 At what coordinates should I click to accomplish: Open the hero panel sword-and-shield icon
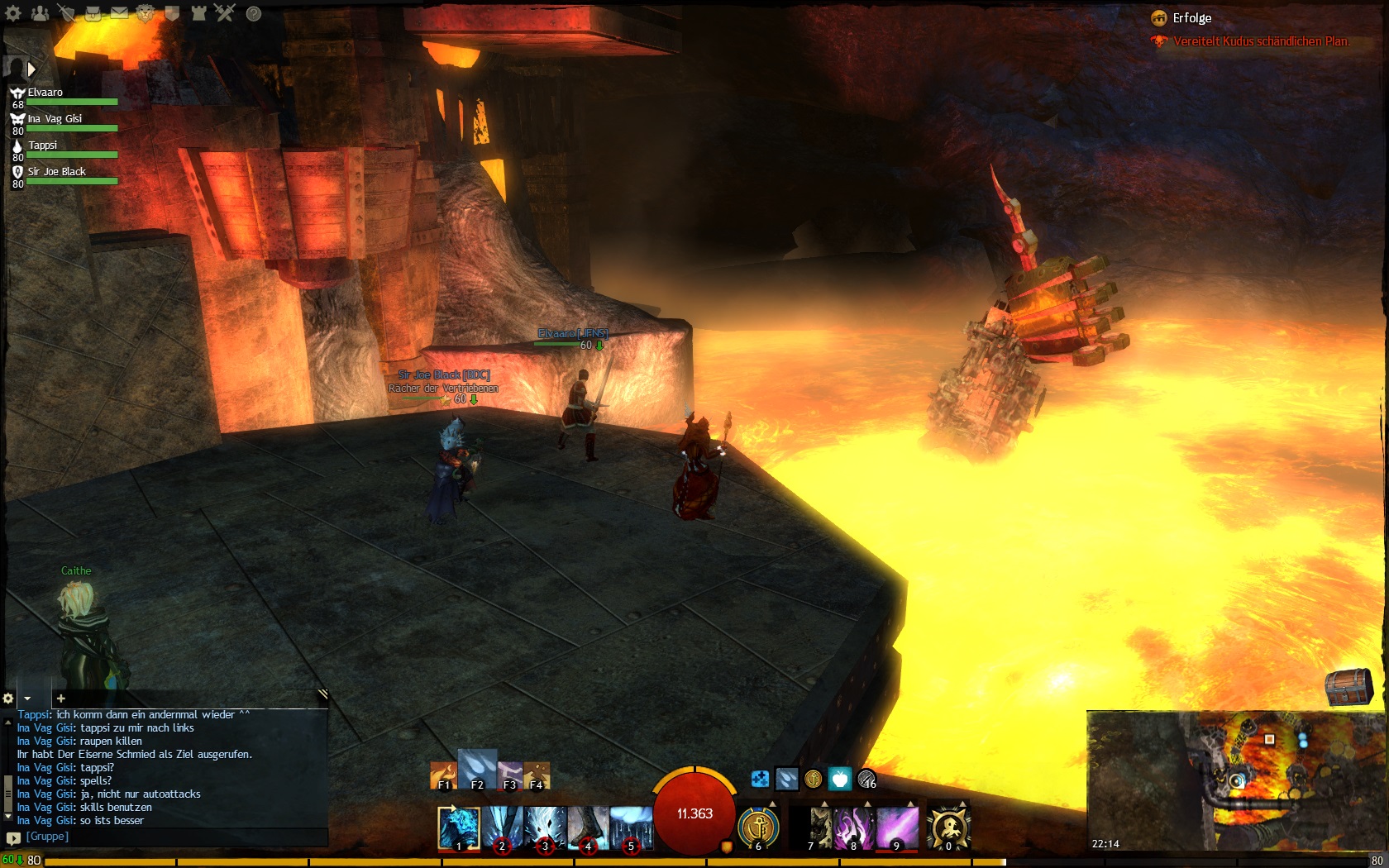coord(66,13)
